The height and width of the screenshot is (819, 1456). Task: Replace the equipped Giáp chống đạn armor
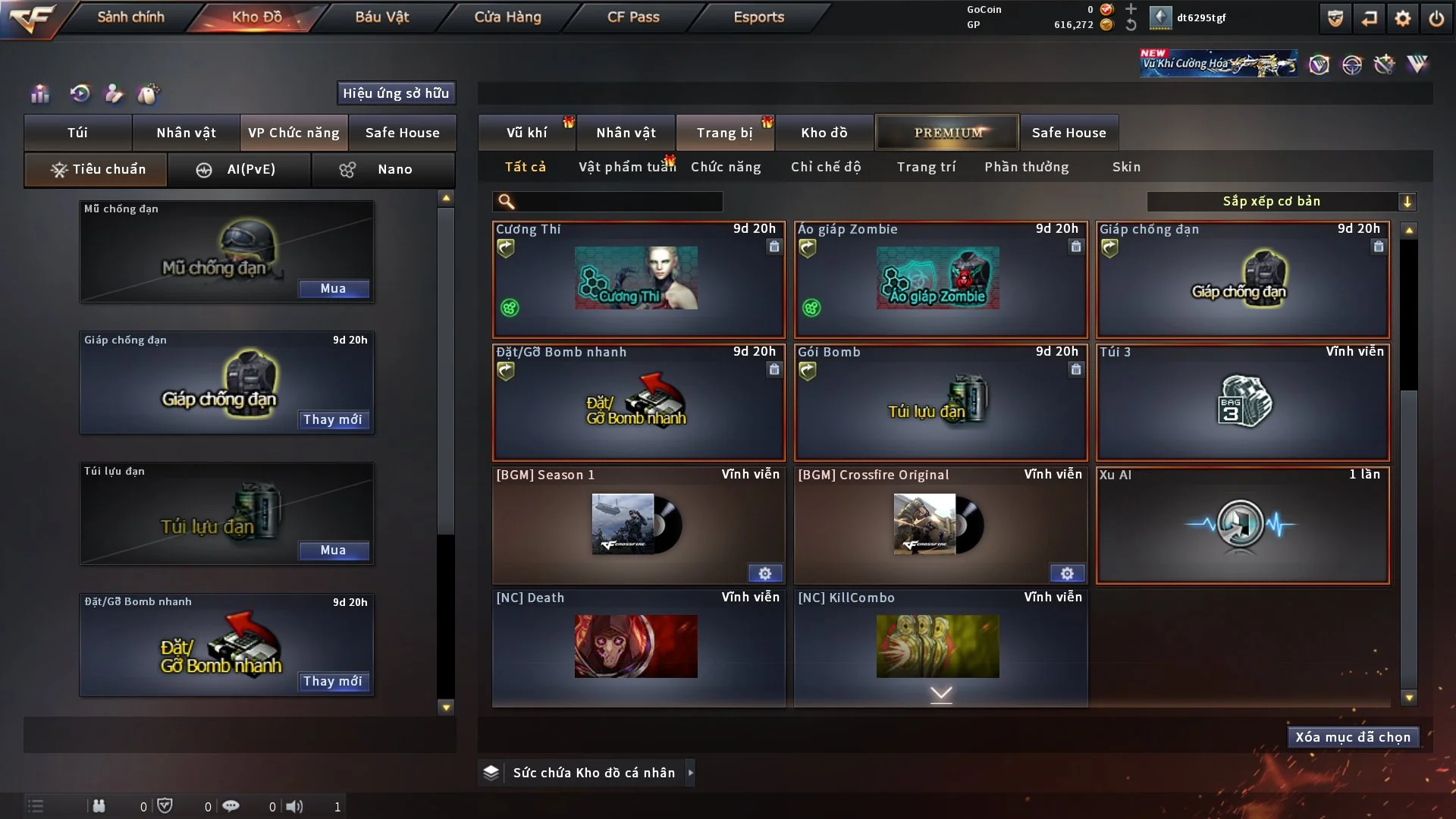click(333, 419)
